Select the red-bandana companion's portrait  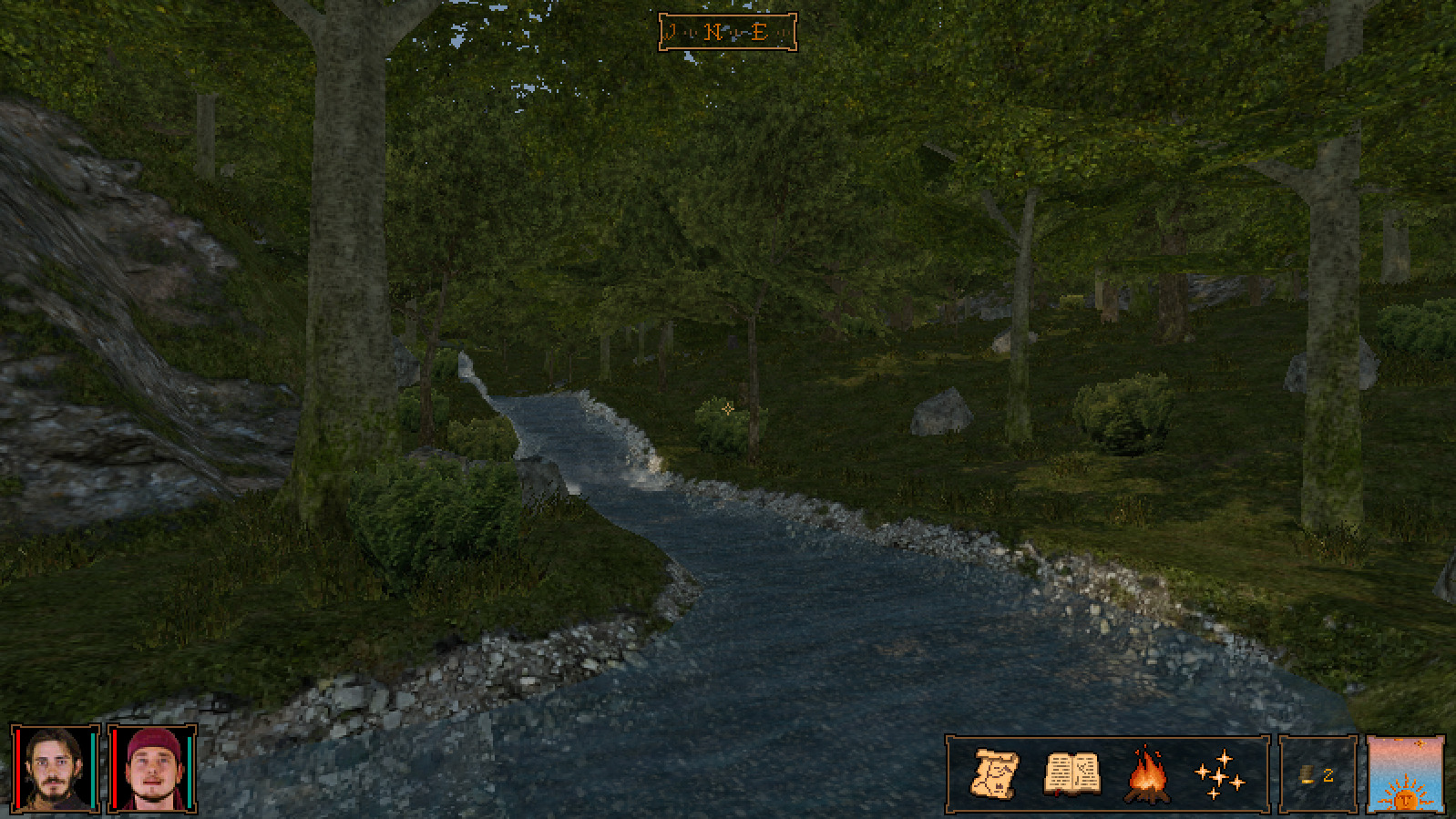coord(150,770)
